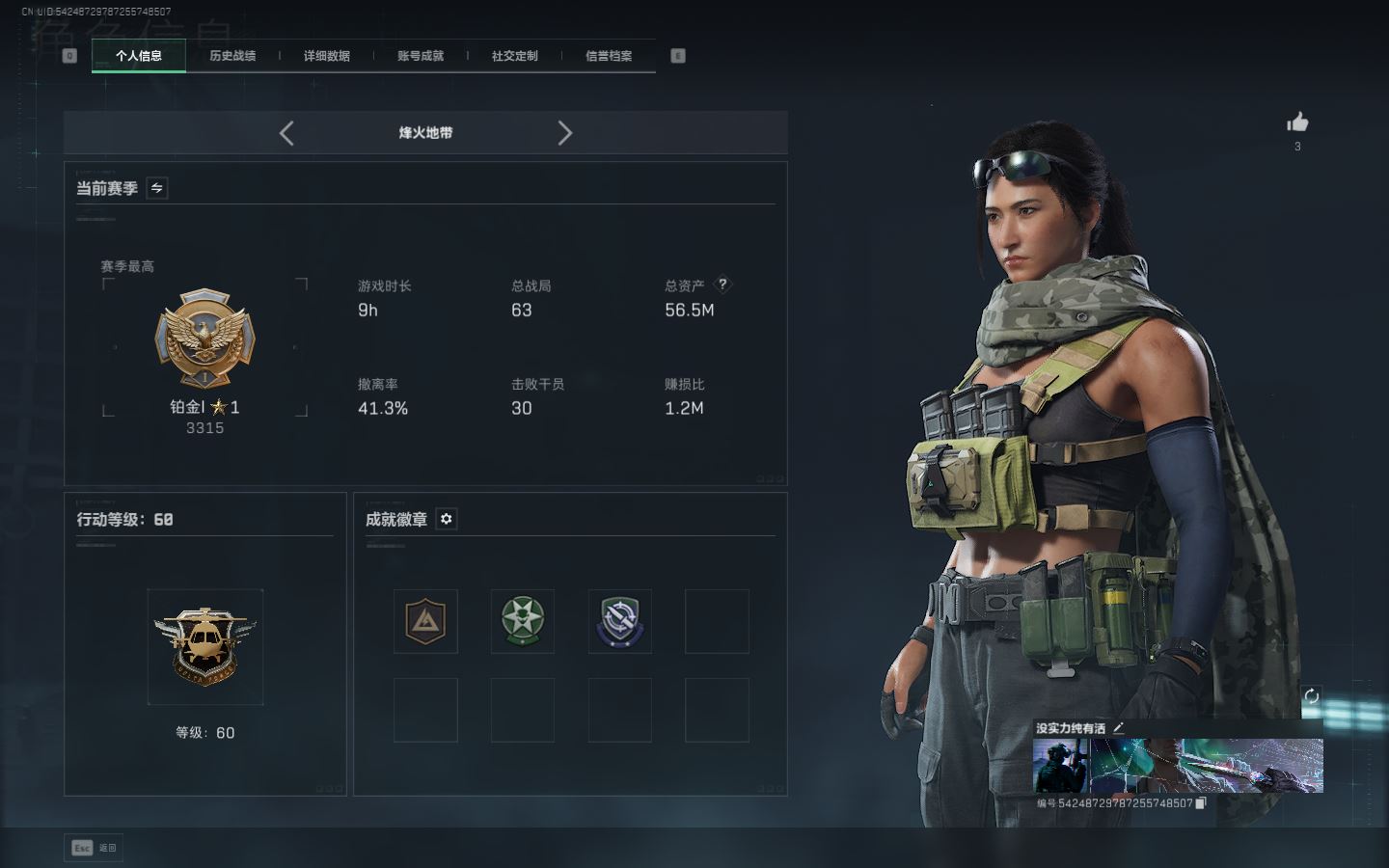Select the triangle achievement badge
Screen dimensions: 1389x868
(425, 621)
